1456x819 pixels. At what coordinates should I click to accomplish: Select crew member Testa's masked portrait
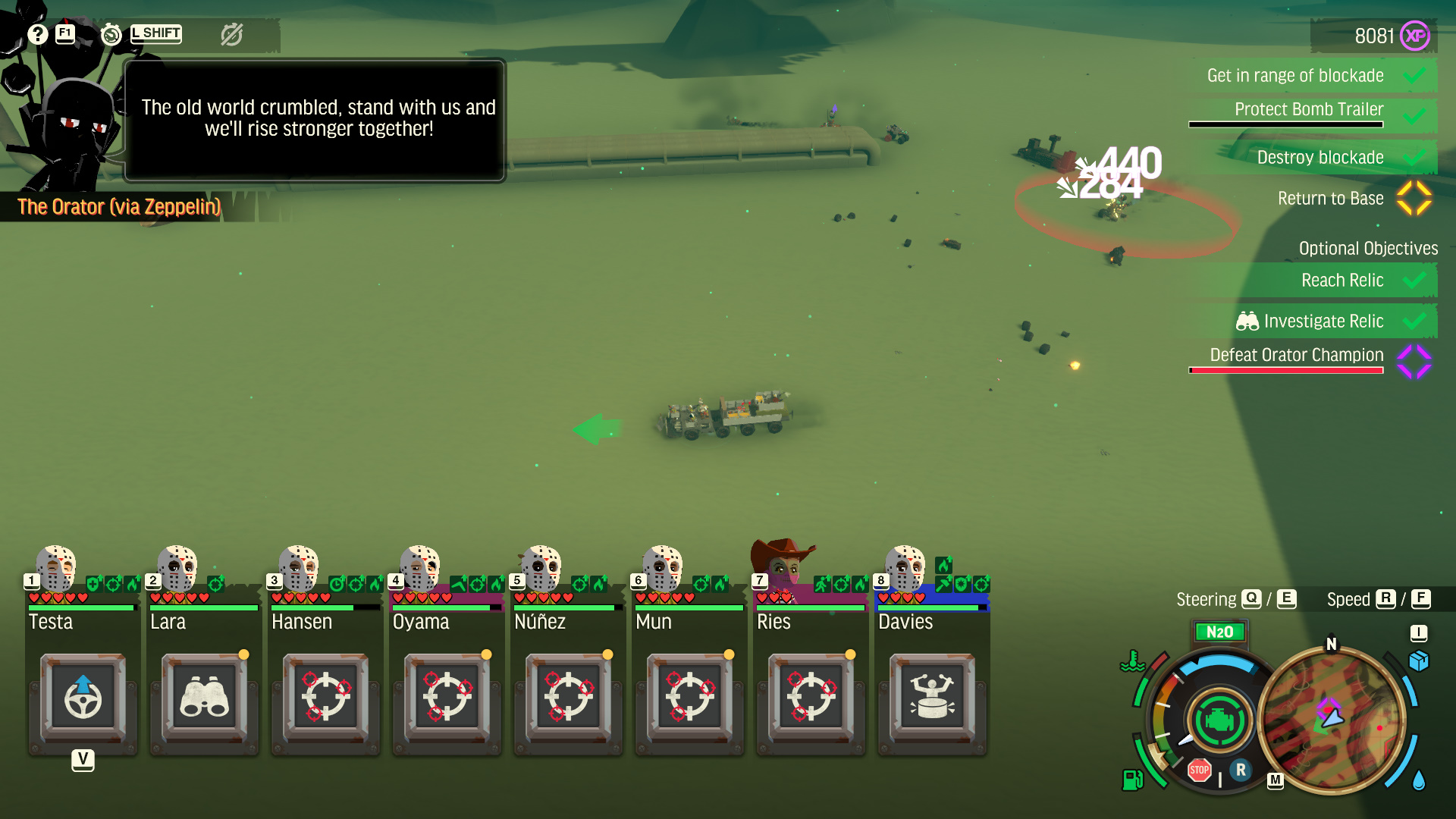pyautogui.click(x=57, y=567)
